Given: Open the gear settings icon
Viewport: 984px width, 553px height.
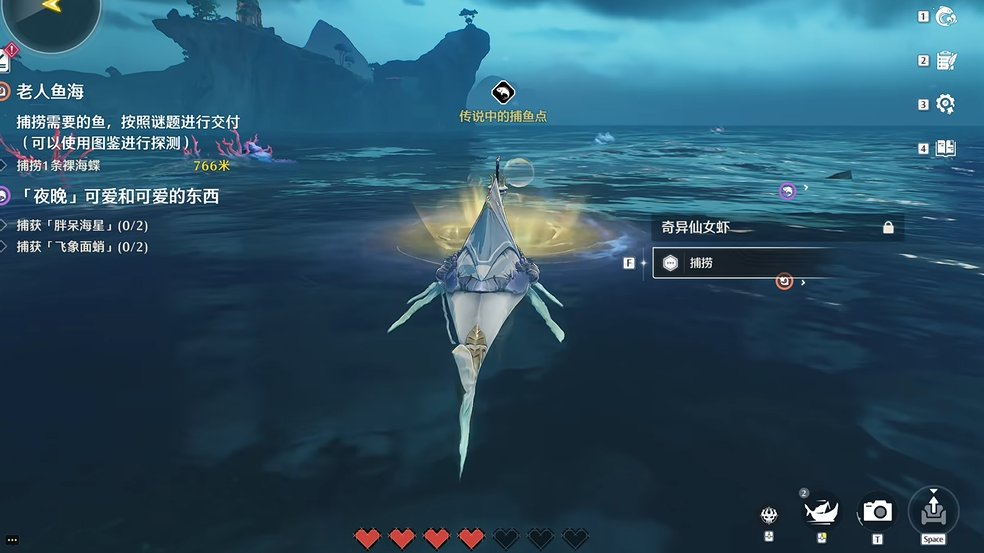Looking at the screenshot, I should click(x=945, y=104).
